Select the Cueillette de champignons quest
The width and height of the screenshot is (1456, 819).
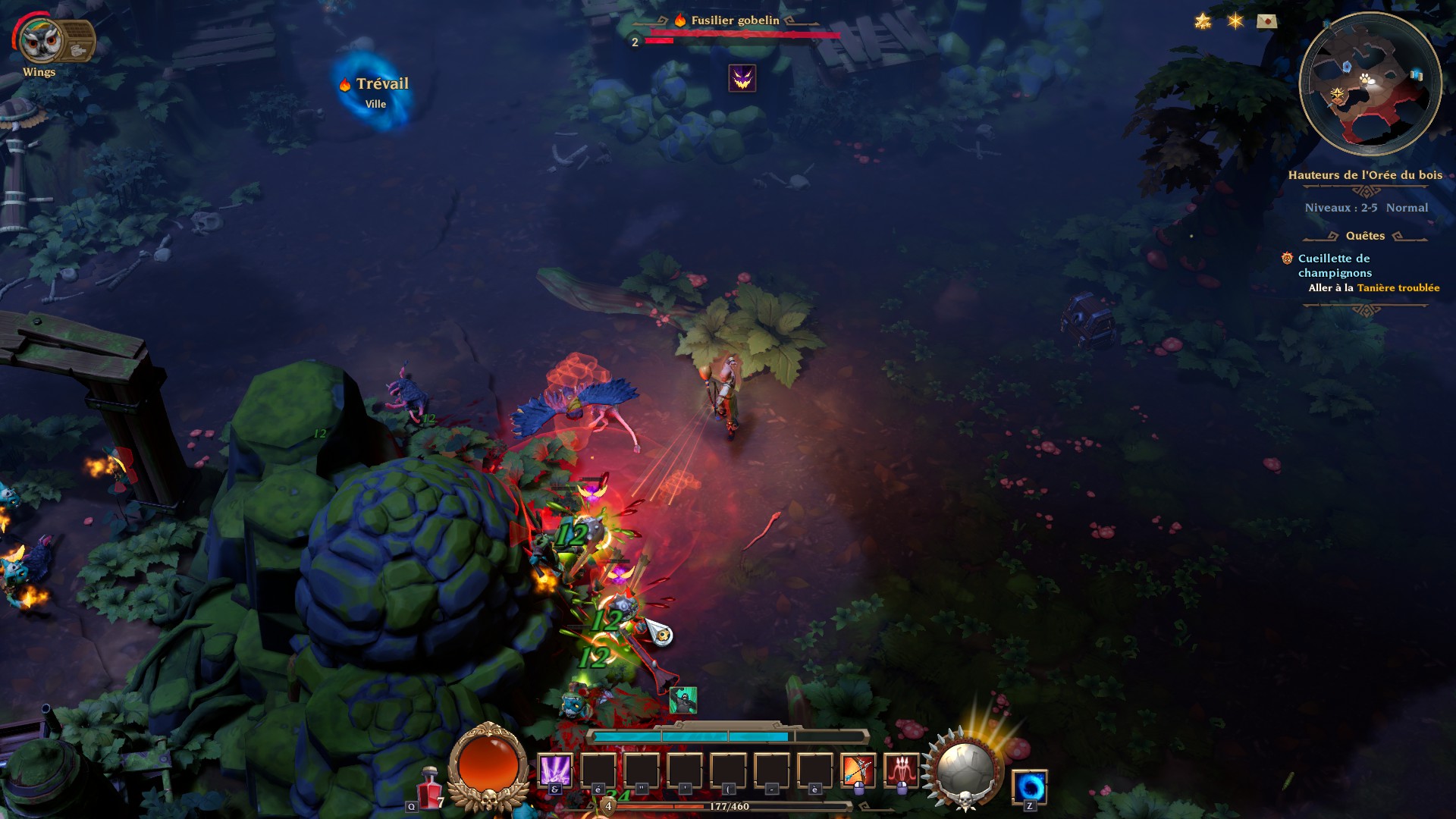[1335, 265]
